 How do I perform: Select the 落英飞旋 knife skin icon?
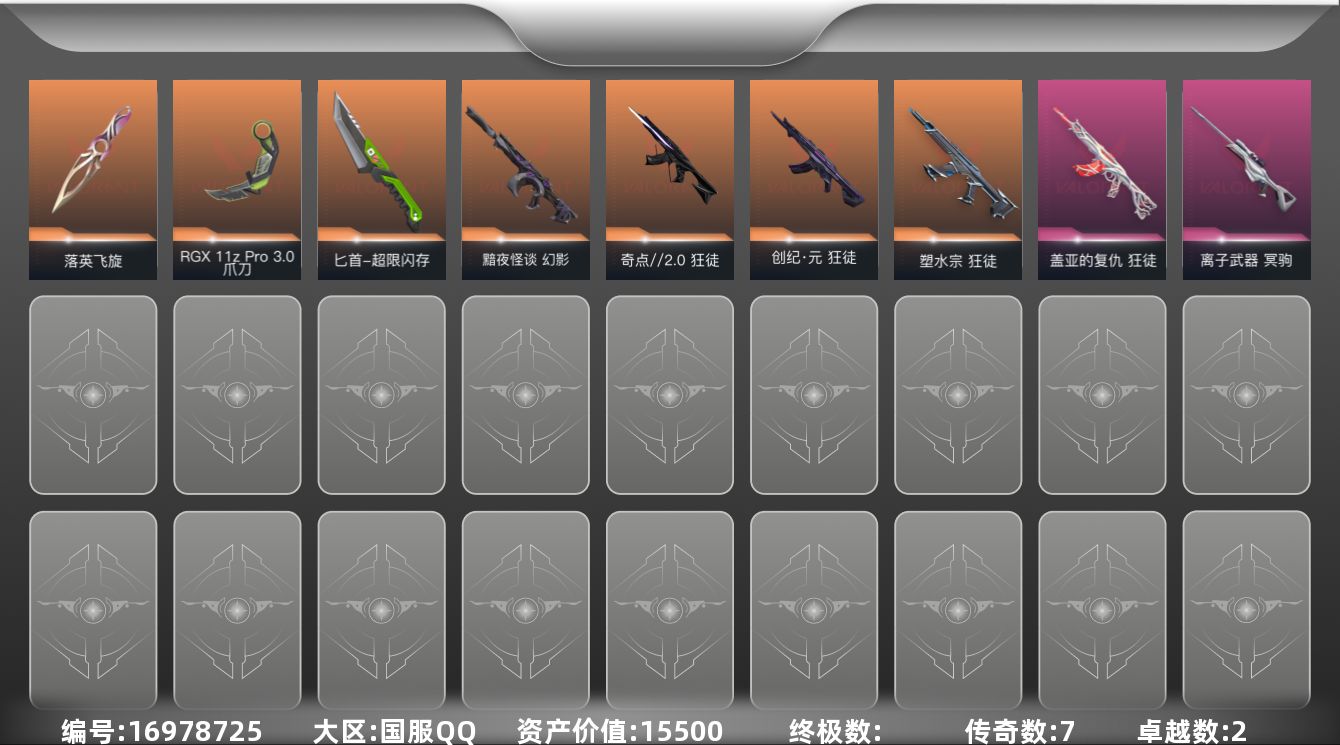tap(92, 160)
